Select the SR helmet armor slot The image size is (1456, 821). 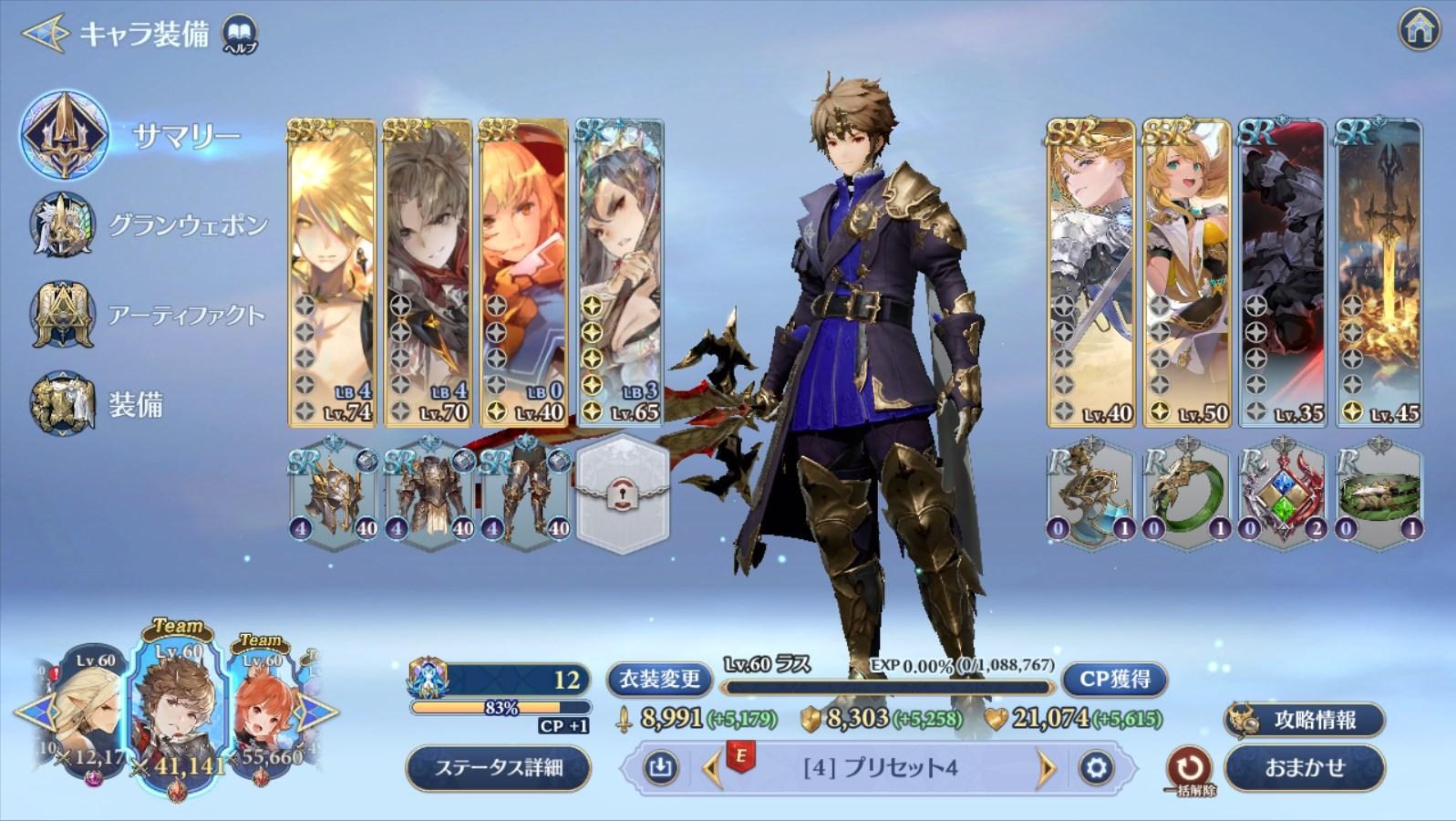(333, 495)
